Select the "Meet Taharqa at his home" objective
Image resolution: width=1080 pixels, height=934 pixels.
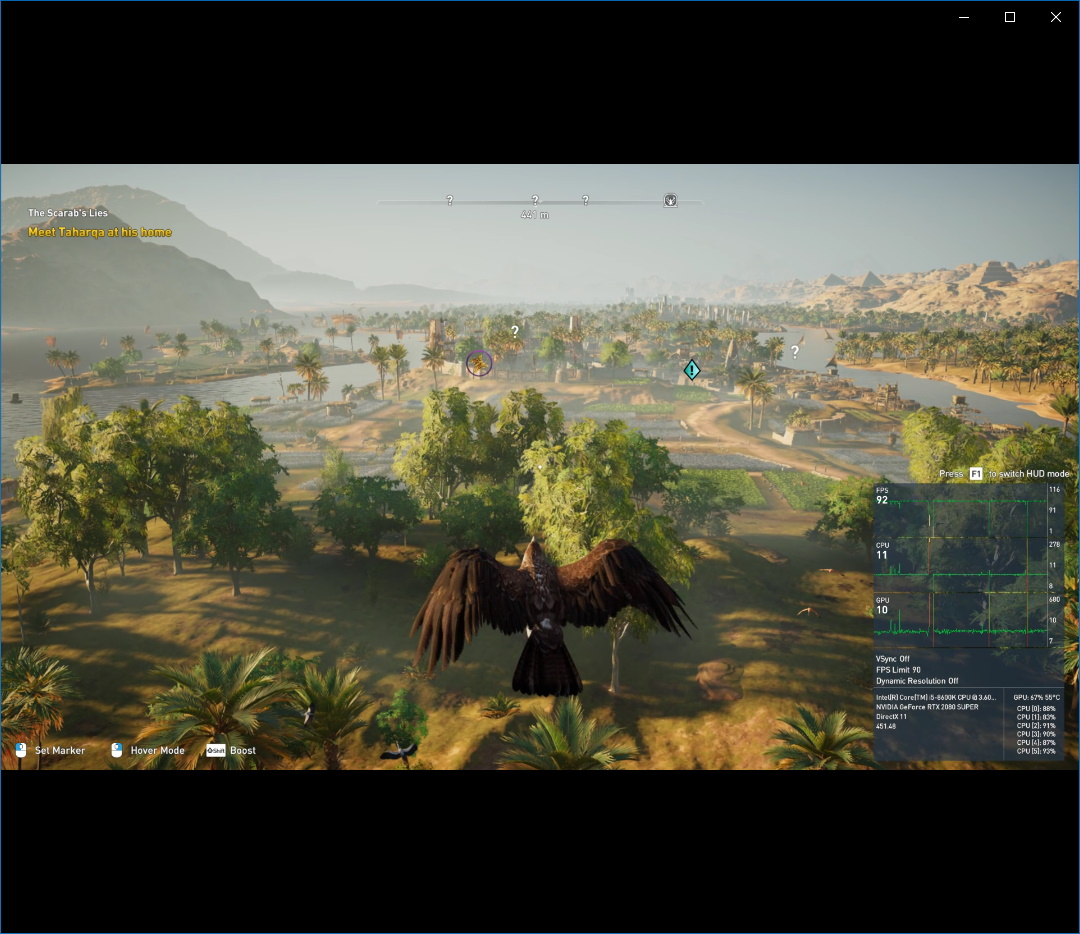click(100, 232)
